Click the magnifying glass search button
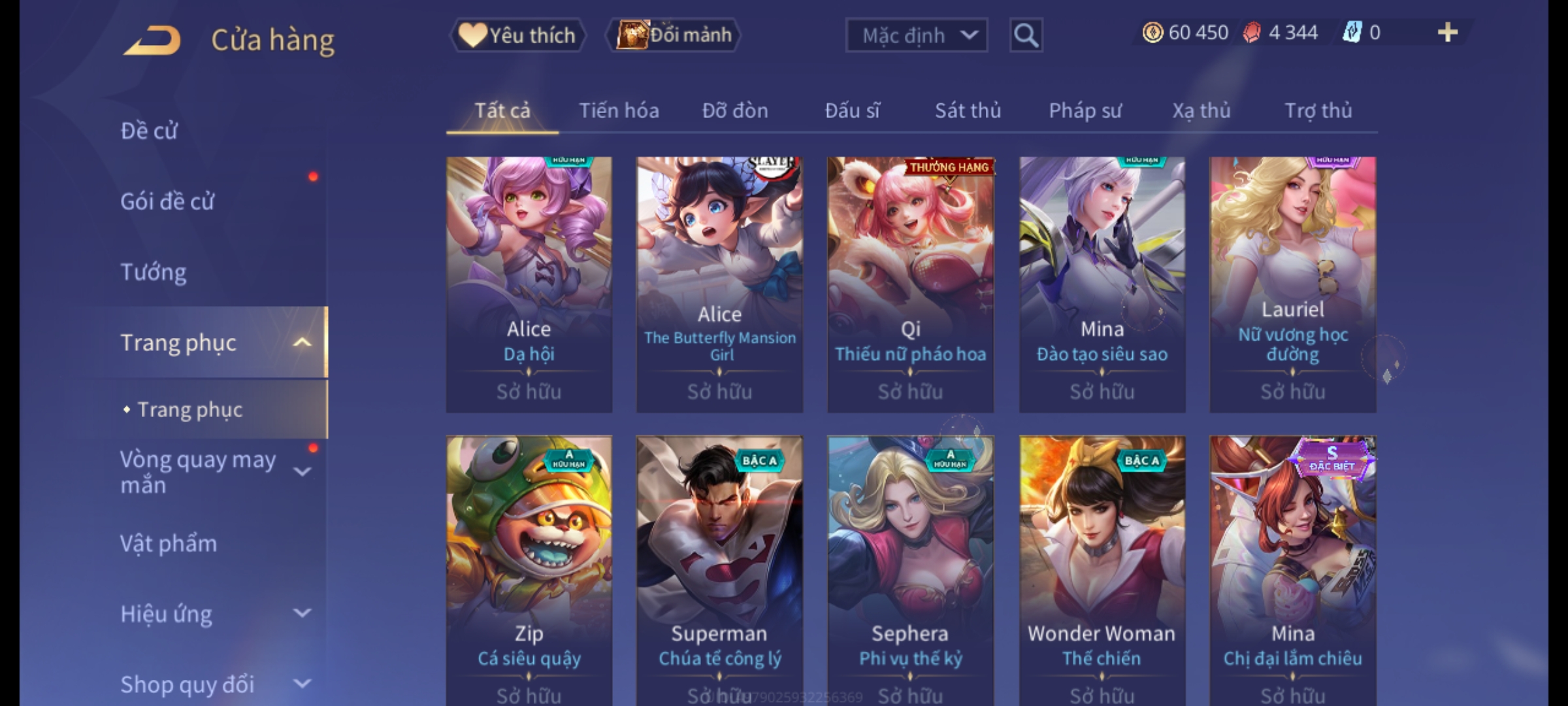The image size is (1568, 706). coord(1026,35)
